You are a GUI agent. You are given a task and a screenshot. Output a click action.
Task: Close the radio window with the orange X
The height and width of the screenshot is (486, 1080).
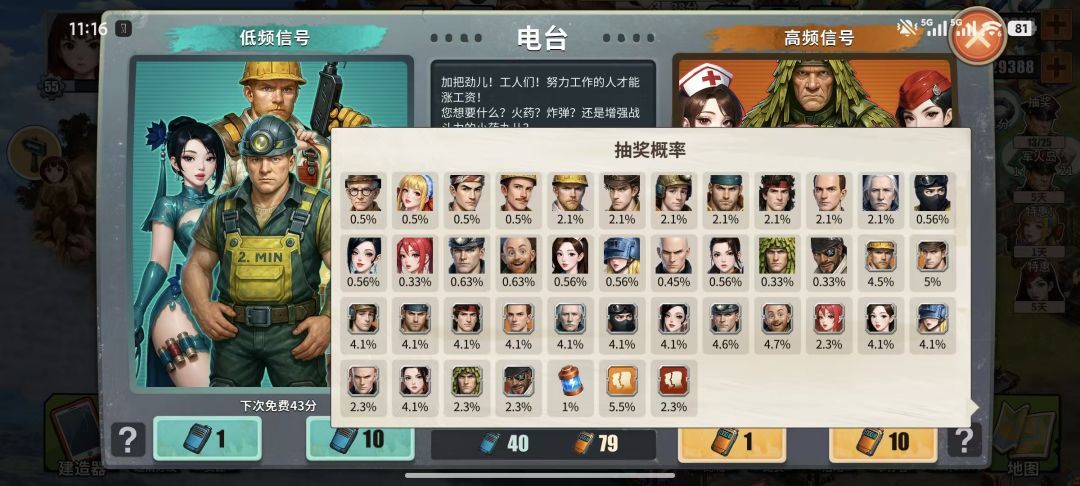(975, 37)
